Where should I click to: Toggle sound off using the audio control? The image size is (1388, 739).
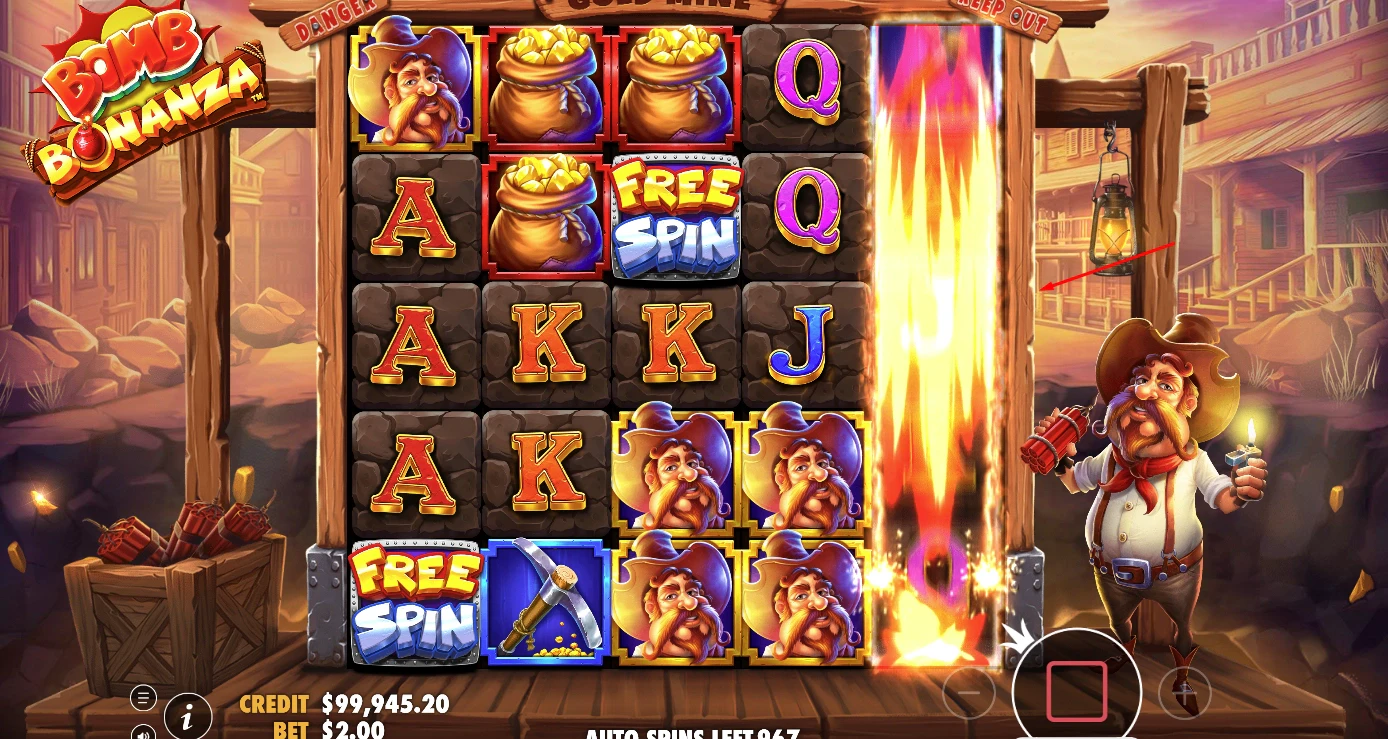point(146,735)
